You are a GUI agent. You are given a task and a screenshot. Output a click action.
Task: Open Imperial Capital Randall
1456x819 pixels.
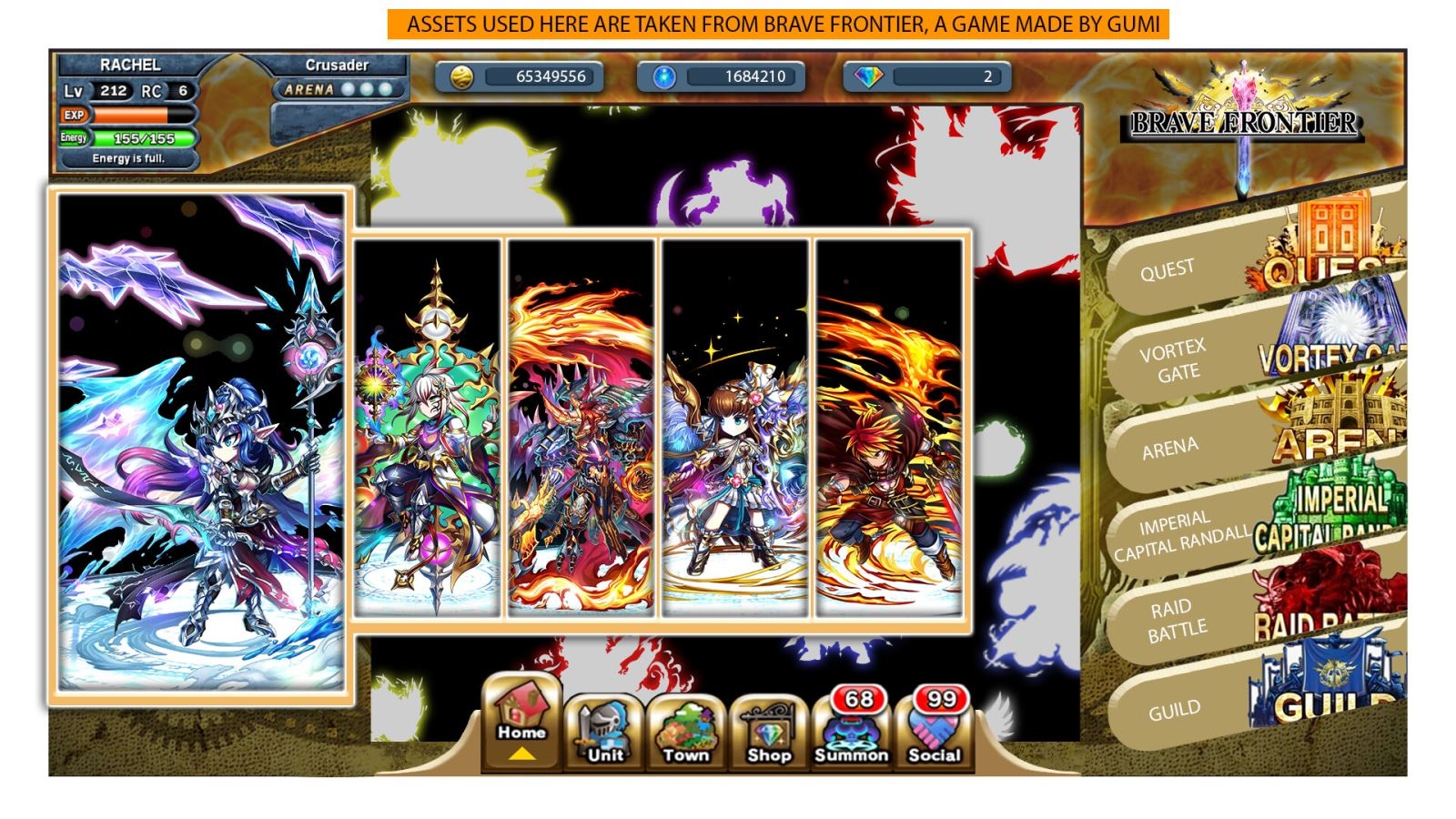pyautogui.click(x=1183, y=534)
